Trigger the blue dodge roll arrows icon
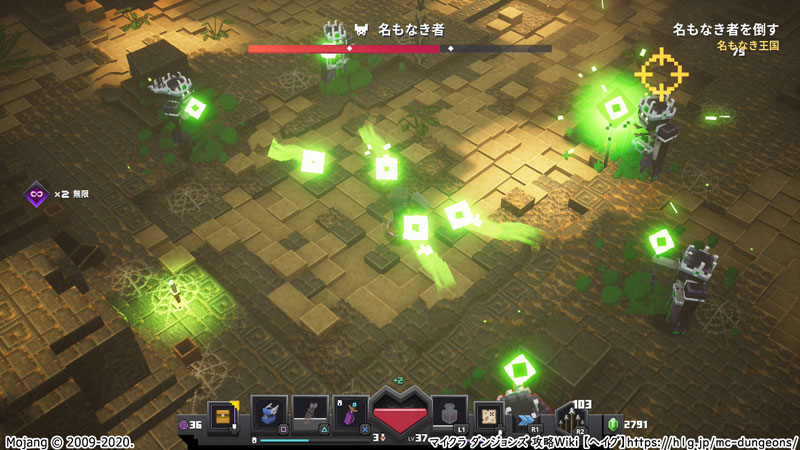800x450 pixels. click(527, 413)
